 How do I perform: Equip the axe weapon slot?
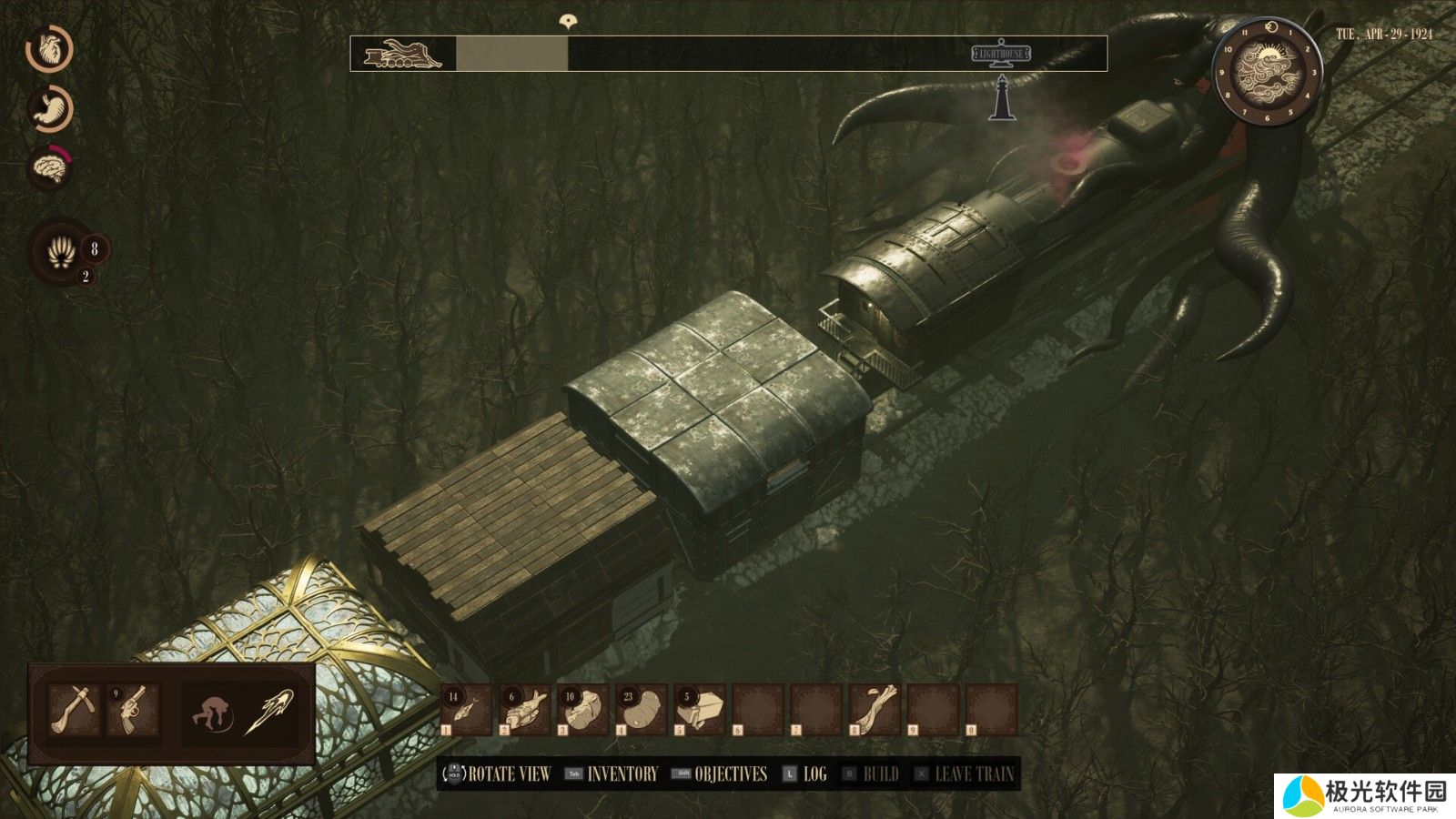point(74,711)
